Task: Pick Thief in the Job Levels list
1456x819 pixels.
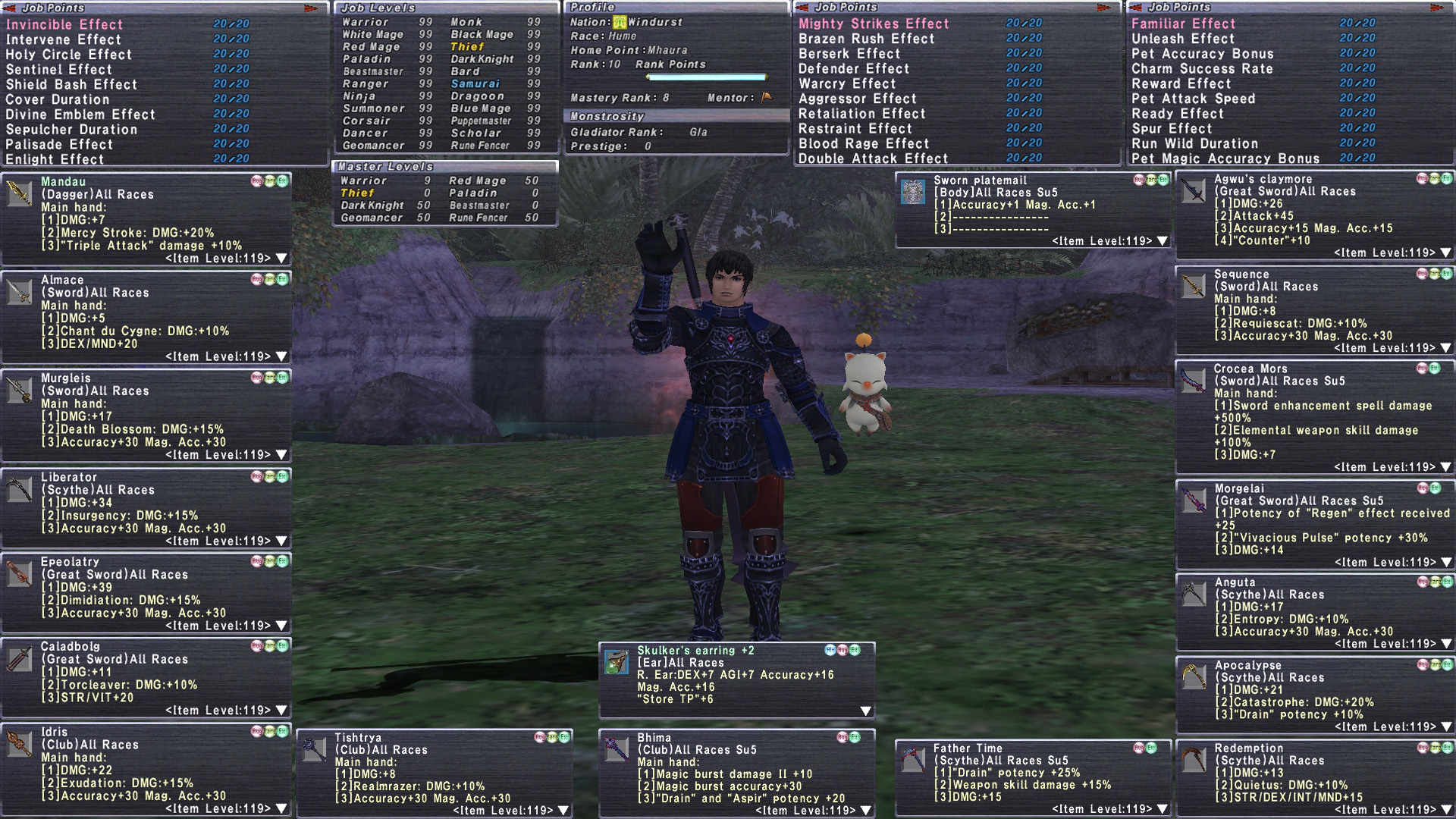Action: point(467,46)
